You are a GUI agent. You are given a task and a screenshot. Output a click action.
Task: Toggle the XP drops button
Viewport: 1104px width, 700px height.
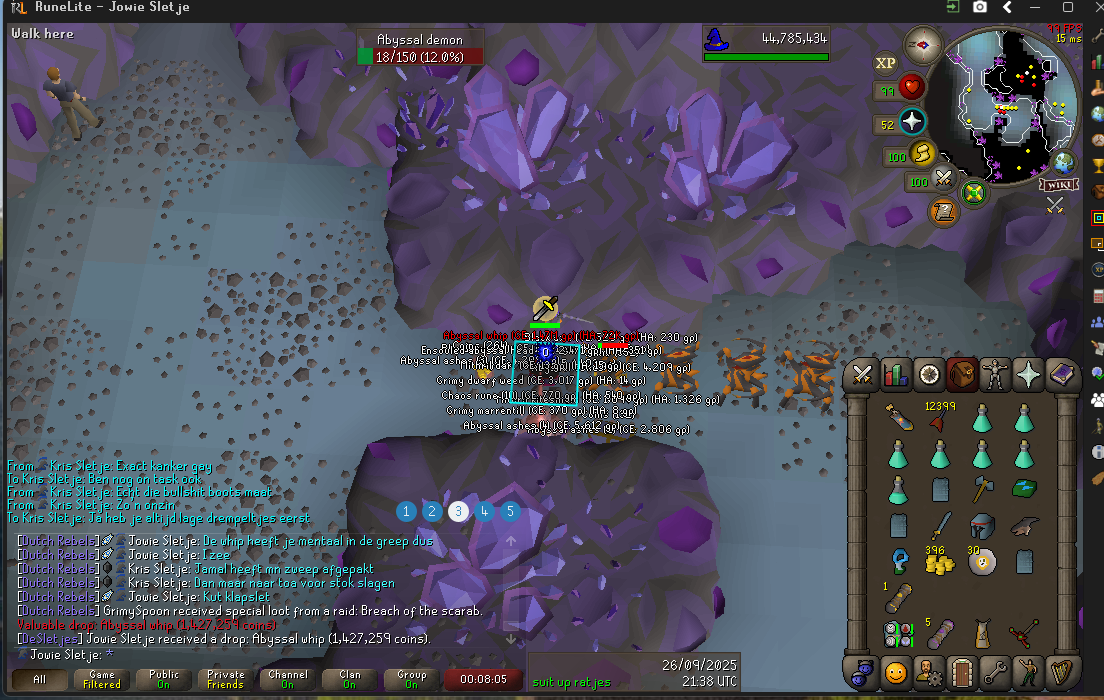coord(885,63)
